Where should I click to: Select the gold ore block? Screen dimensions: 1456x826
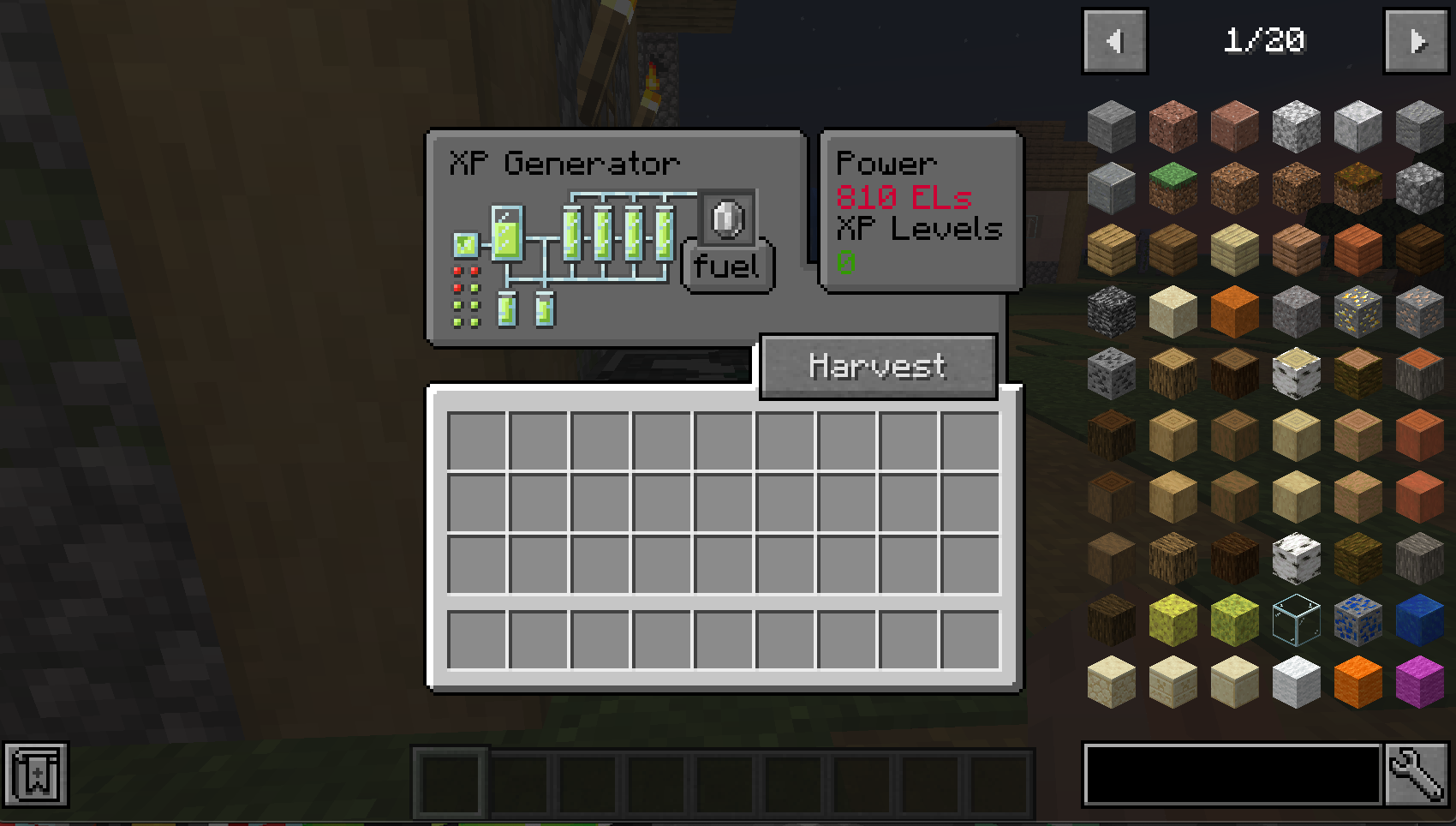click(x=1357, y=311)
